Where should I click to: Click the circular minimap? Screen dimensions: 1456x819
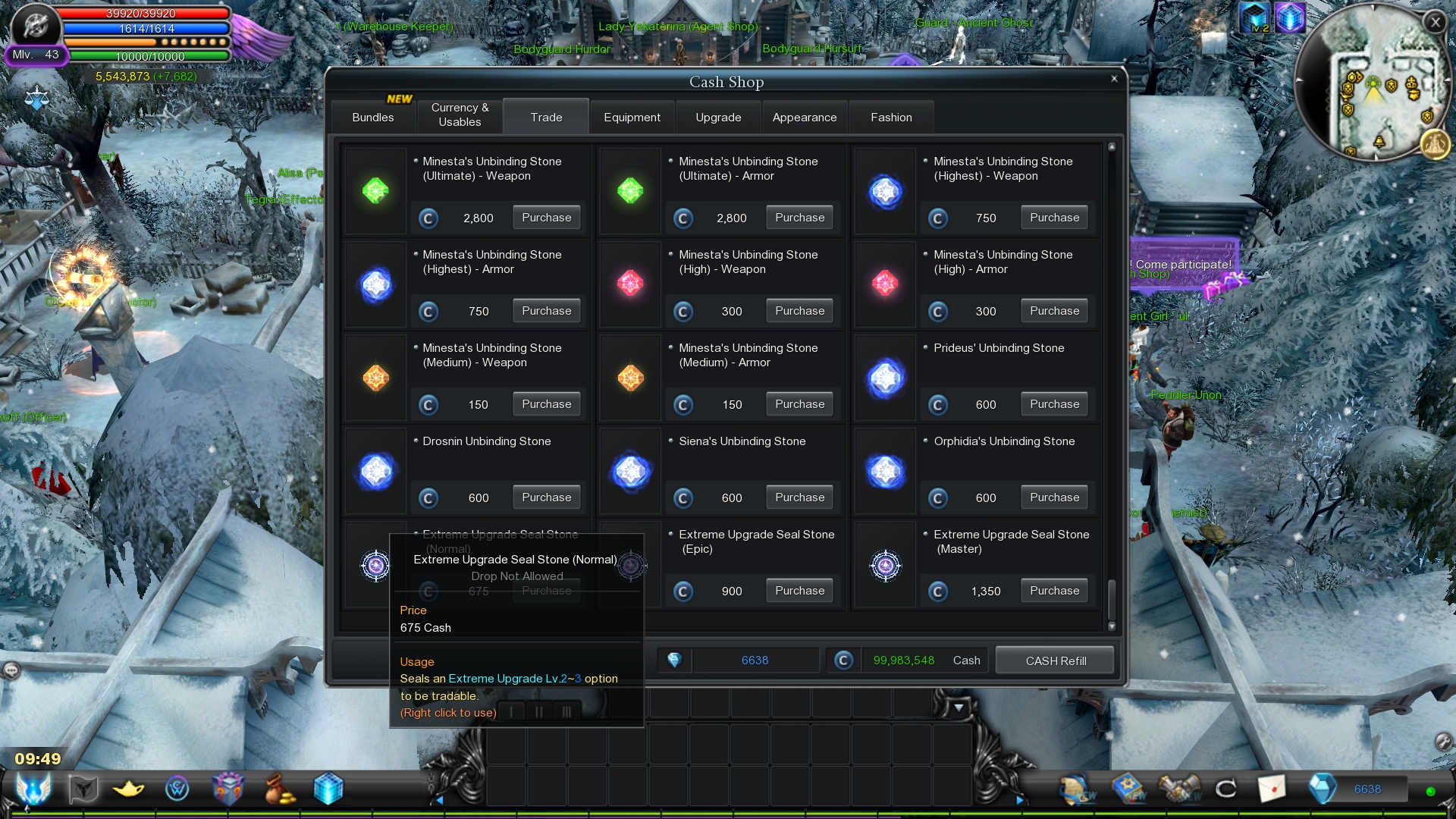[1371, 83]
